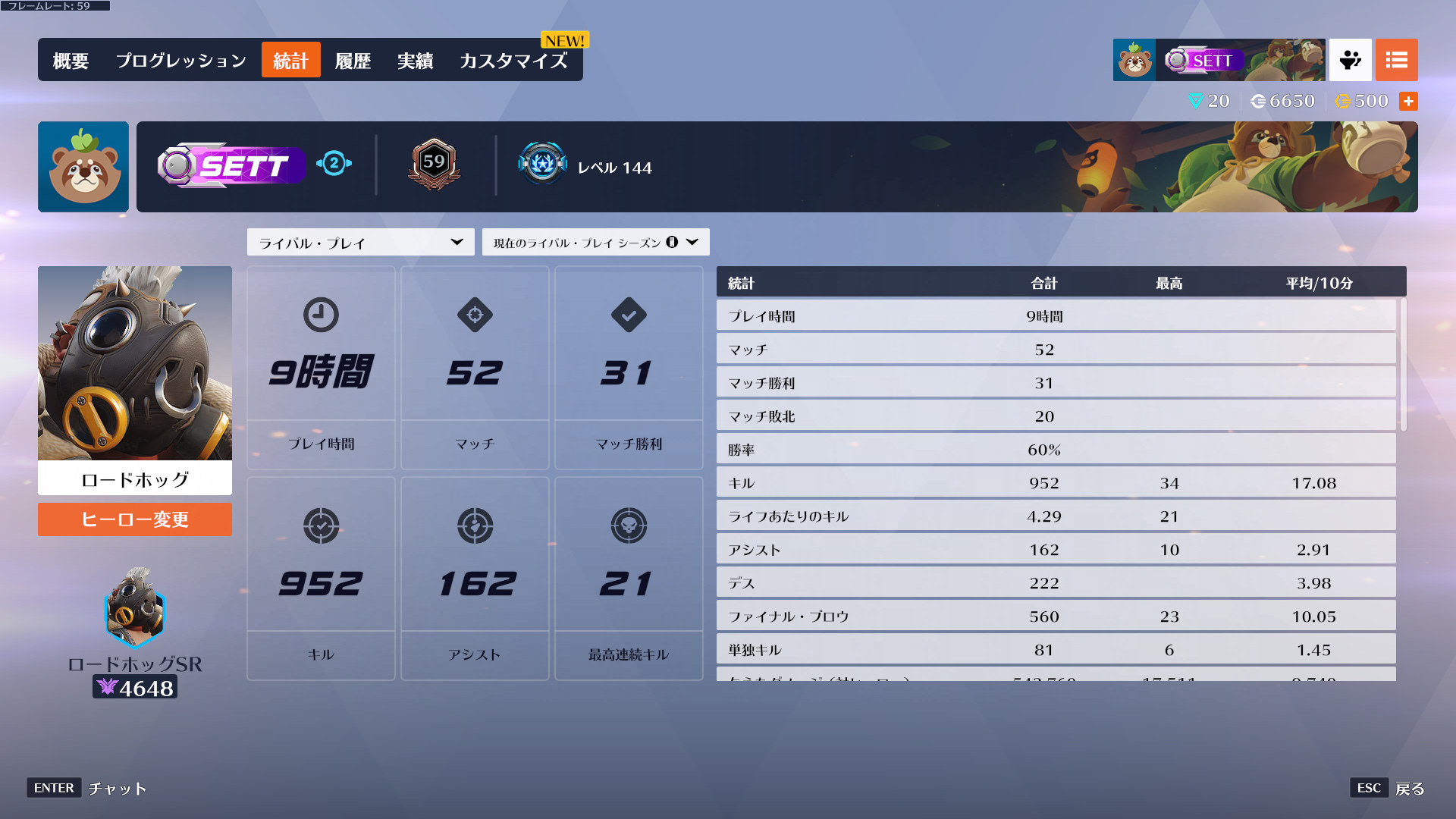Open the チャット chat prompt

pyautogui.click(x=87, y=789)
